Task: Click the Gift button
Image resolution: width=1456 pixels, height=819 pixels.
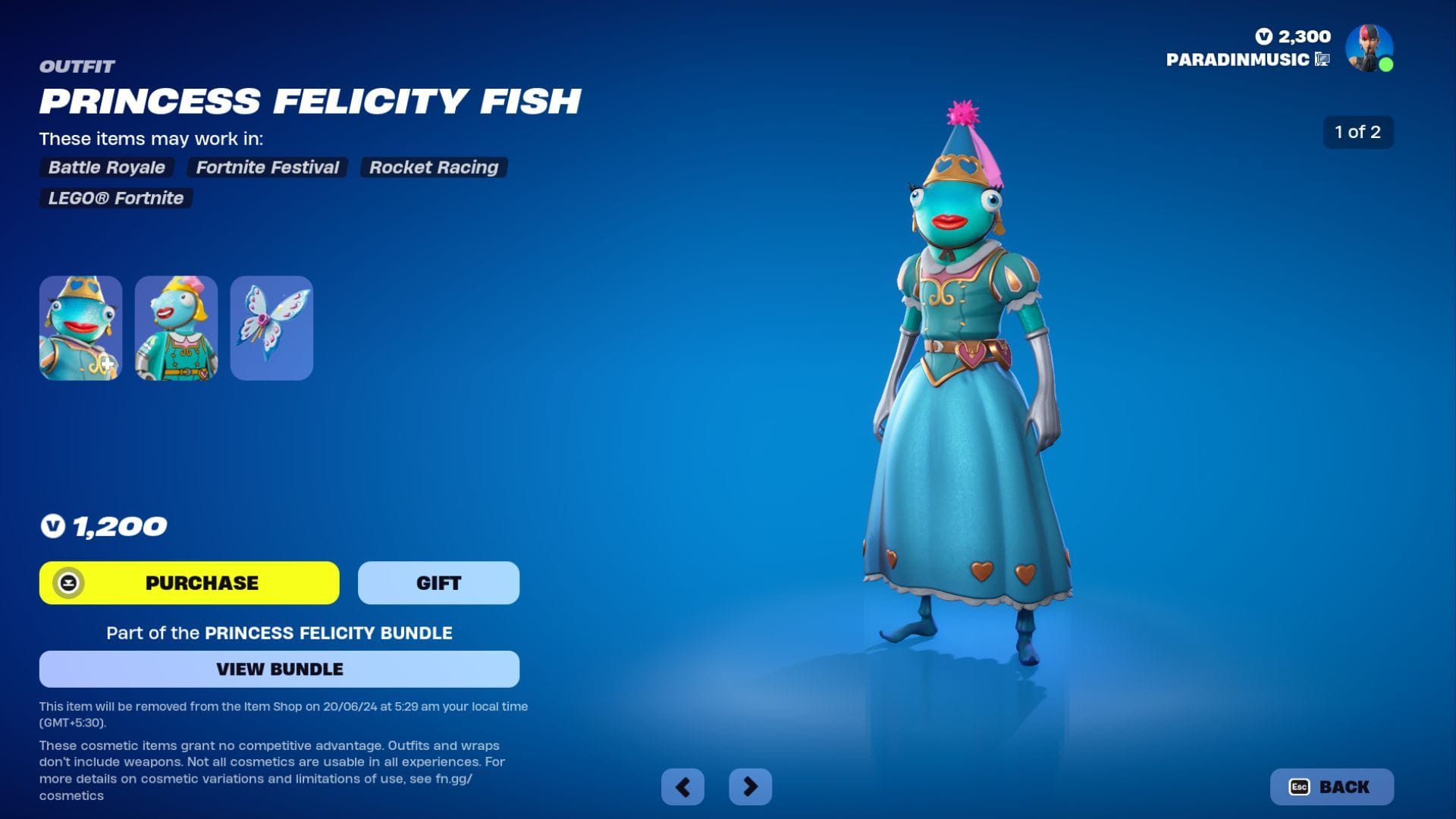Action: (438, 582)
